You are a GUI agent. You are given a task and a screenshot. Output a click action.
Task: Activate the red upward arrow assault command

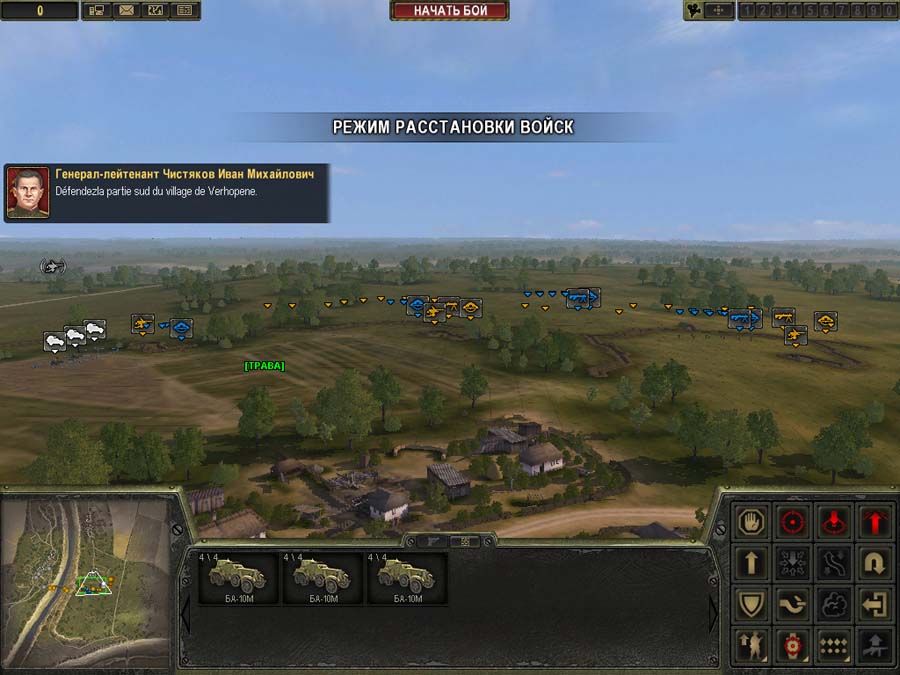[x=875, y=521]
